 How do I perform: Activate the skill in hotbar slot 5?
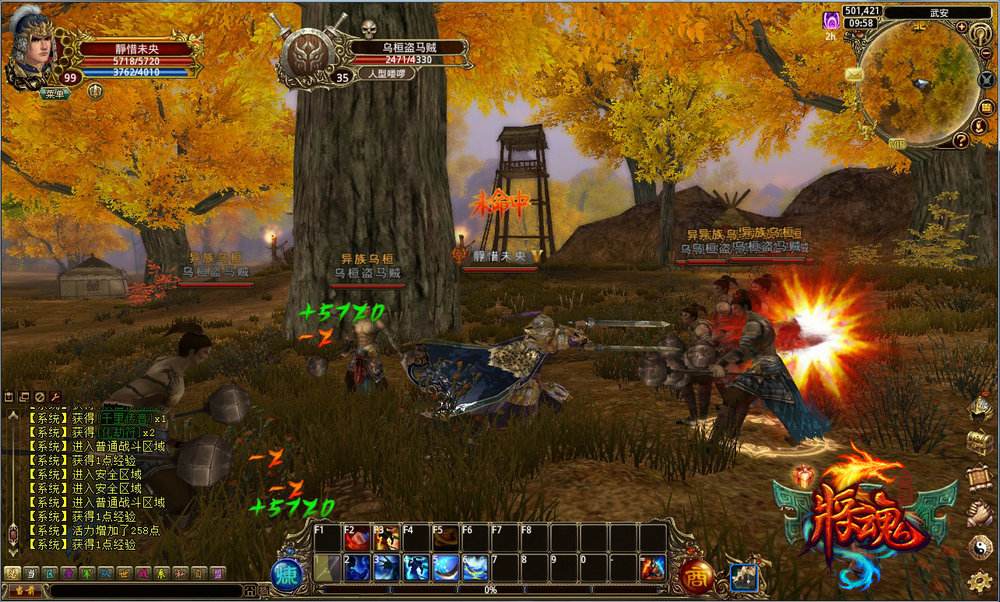point(446,568)
